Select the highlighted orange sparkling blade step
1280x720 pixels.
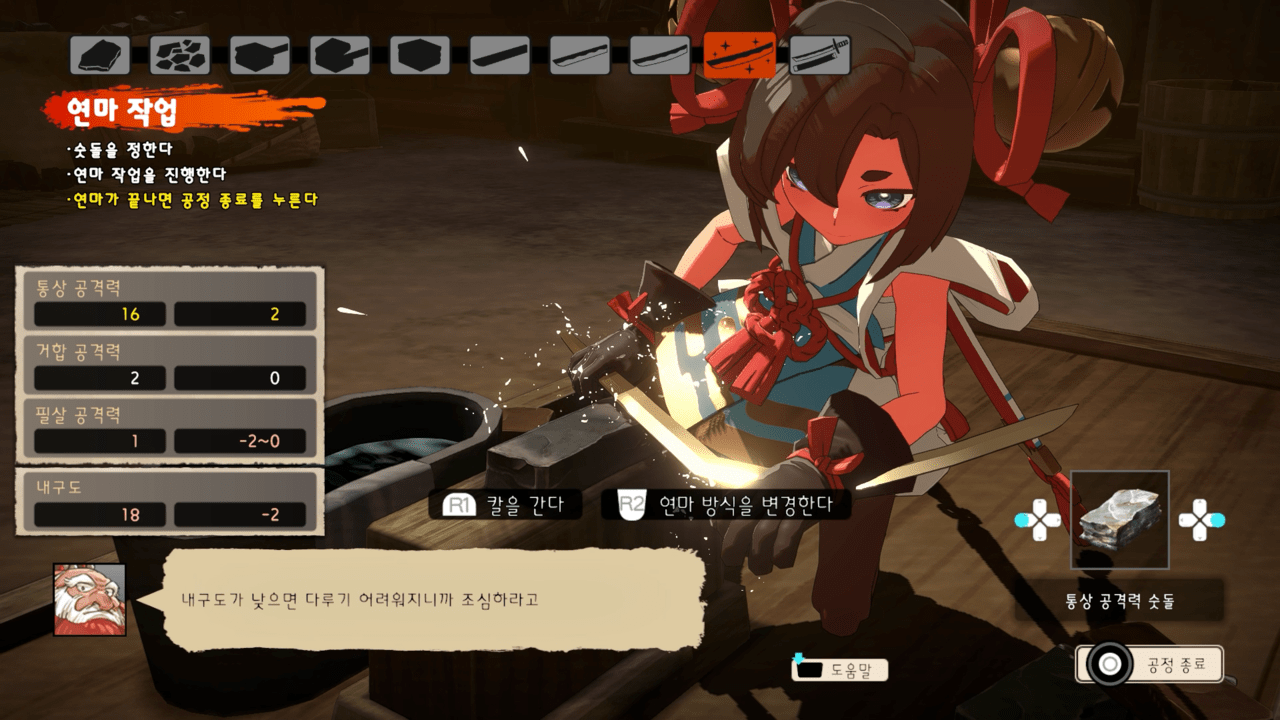point(740,55)
